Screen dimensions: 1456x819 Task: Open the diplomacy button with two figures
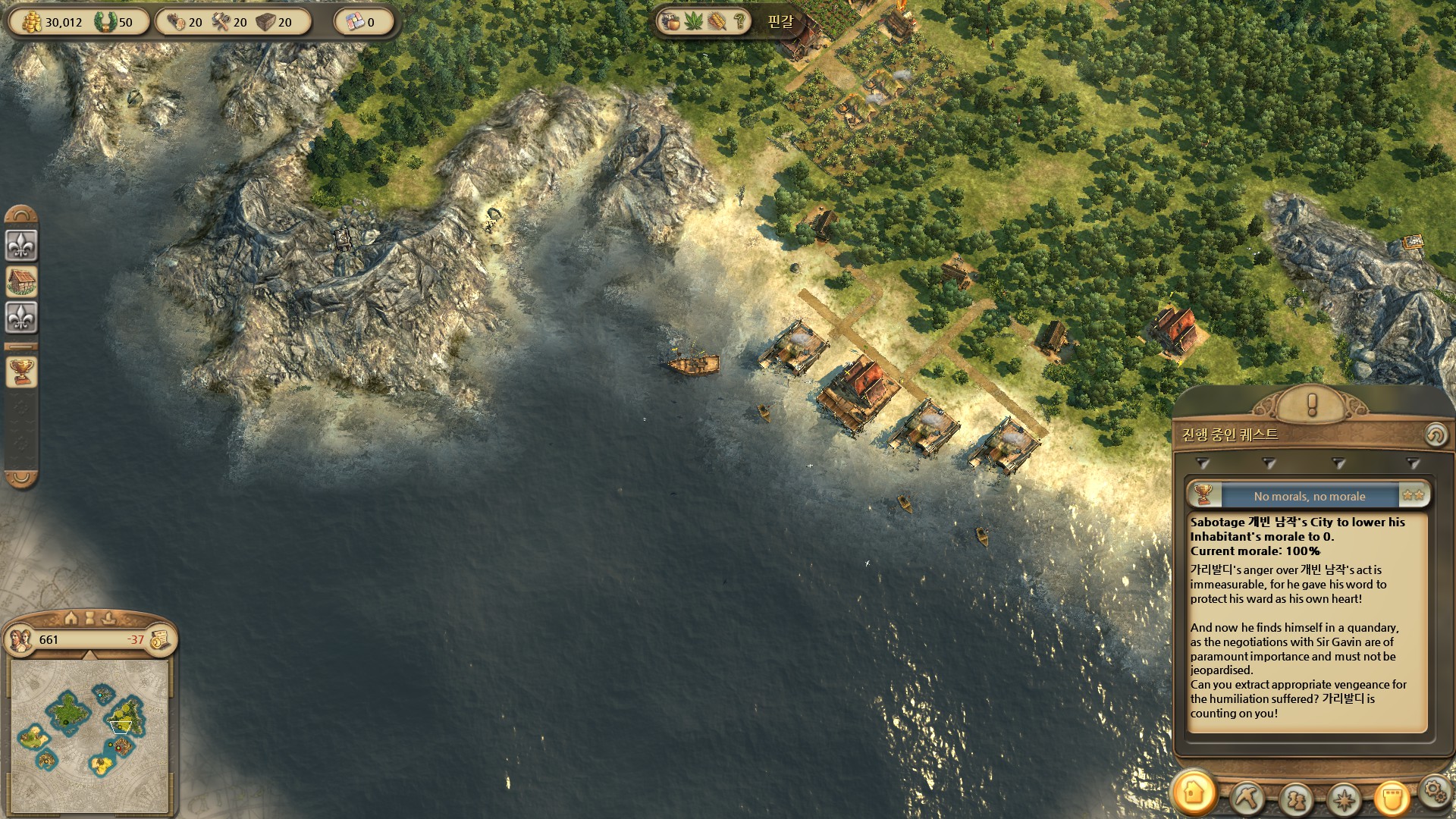pos(1295,799)
